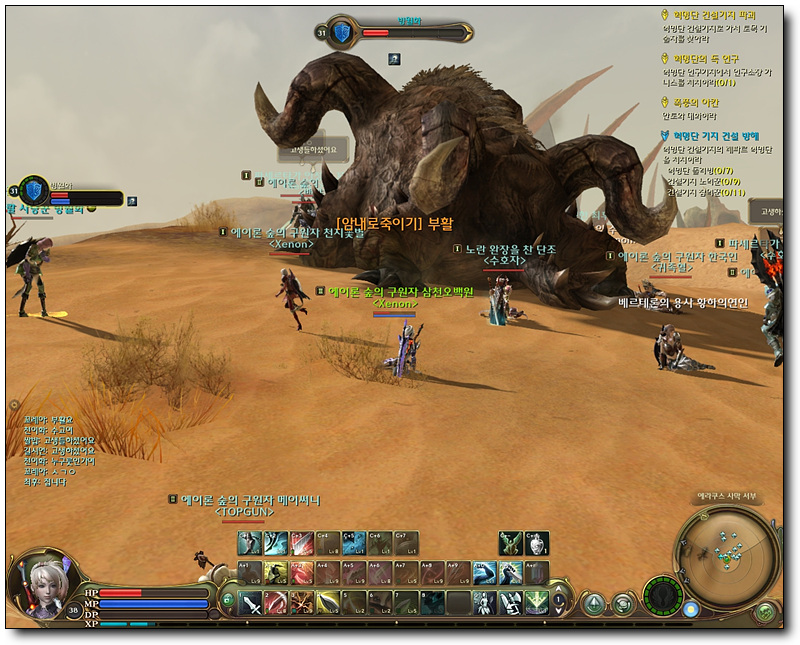Click the blue glowing orb button
Viewport: 800px width, 645px height.
(691, 609)
